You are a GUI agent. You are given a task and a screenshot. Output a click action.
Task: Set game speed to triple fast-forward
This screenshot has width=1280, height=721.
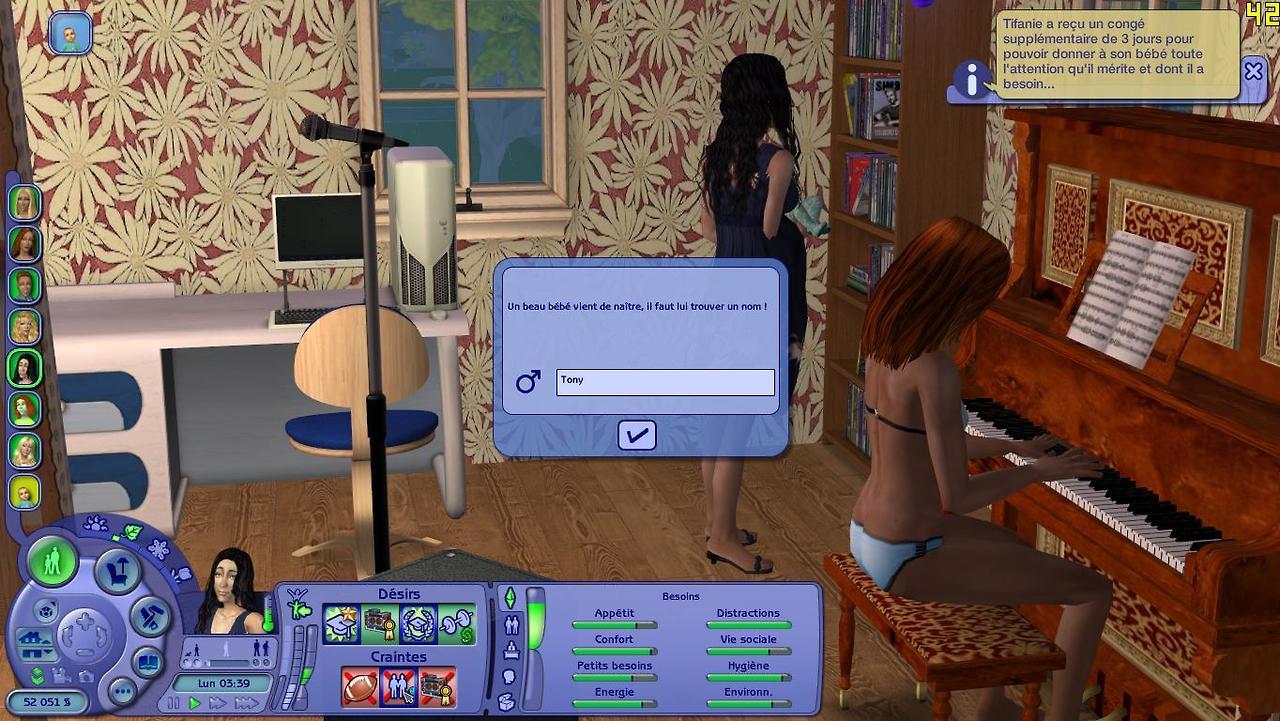[247, 704]
